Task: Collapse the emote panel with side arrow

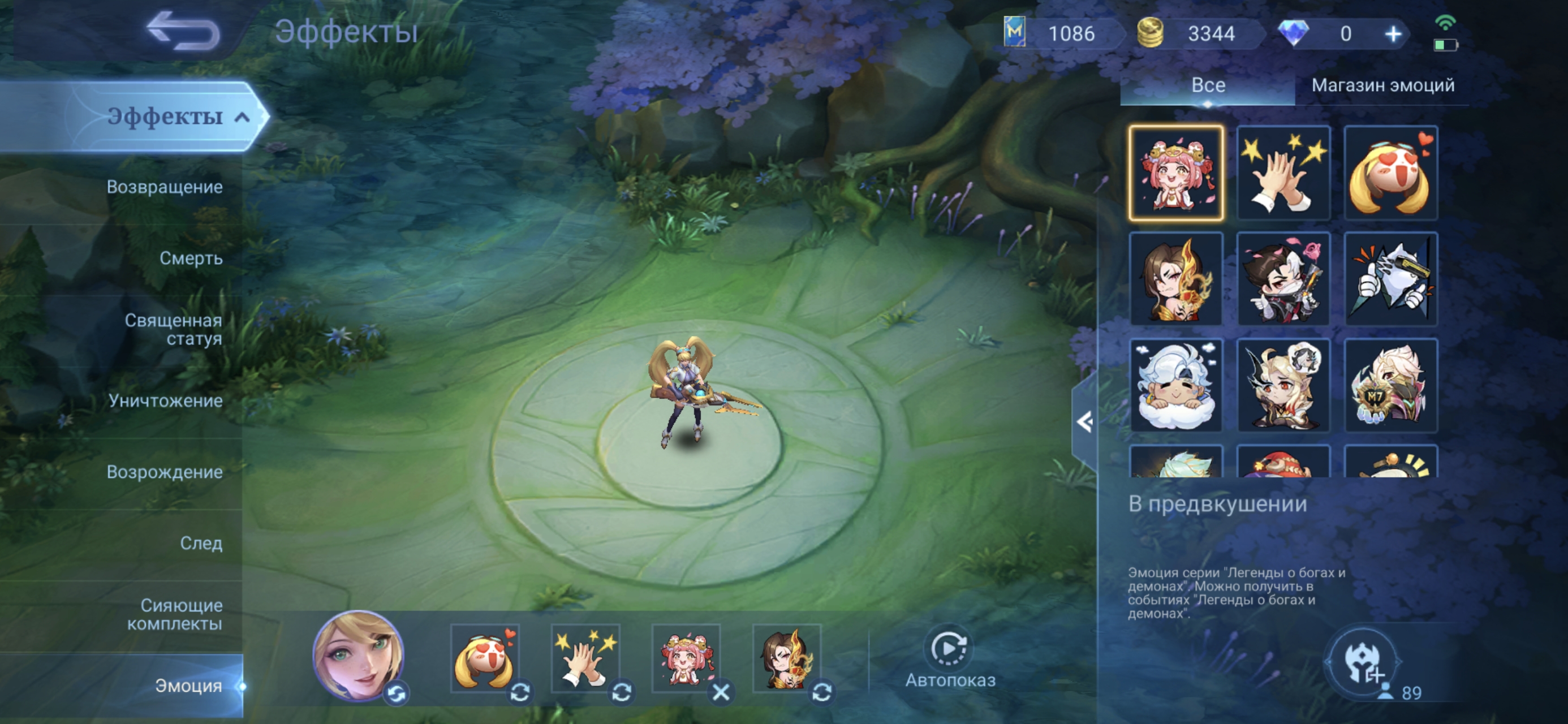Action: point(1084,422)
